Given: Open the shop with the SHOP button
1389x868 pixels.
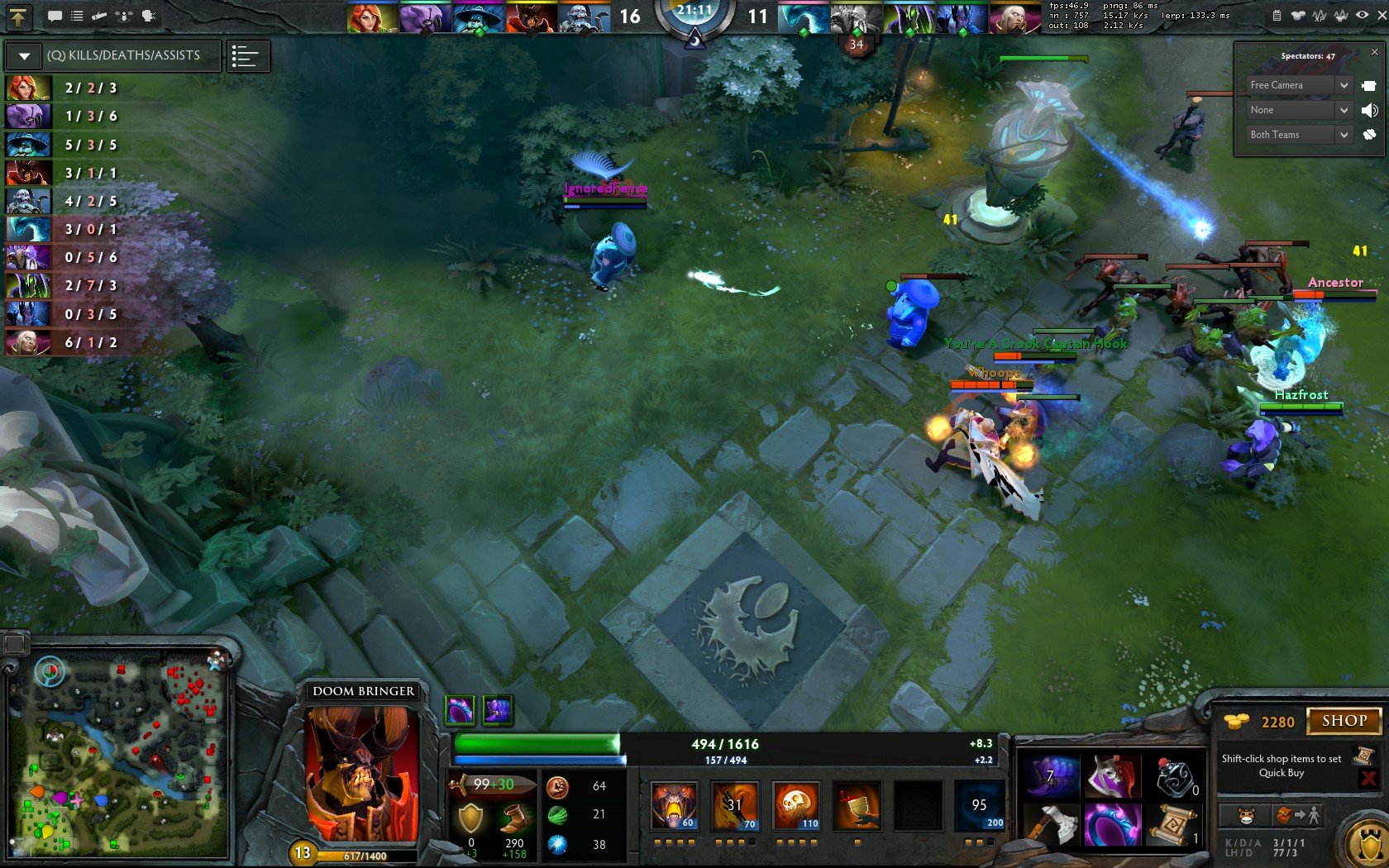Looking at the screenshot, I should [x=1344, y=721].
